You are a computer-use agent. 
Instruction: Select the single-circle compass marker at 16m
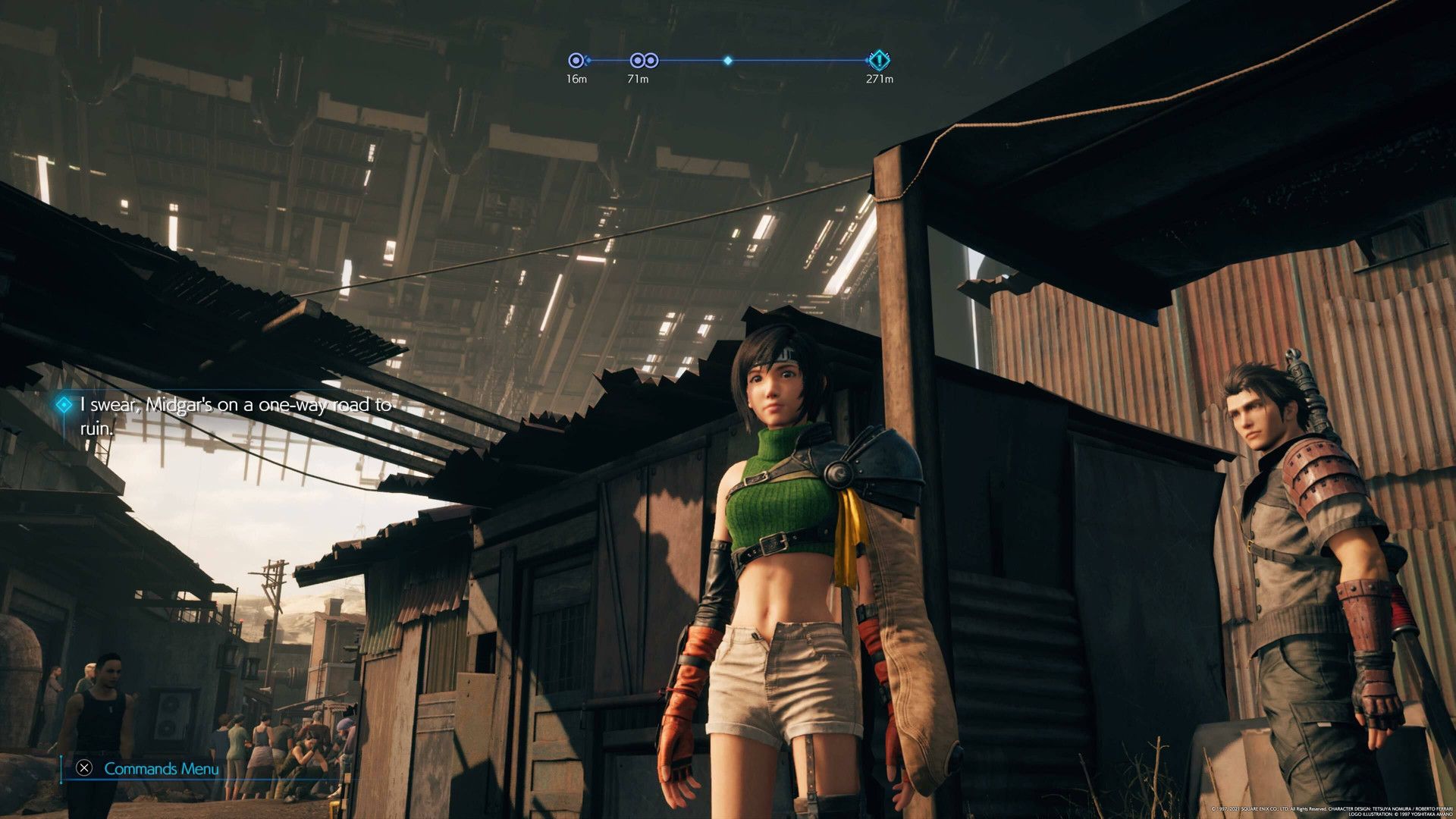(x=576, y=61)
